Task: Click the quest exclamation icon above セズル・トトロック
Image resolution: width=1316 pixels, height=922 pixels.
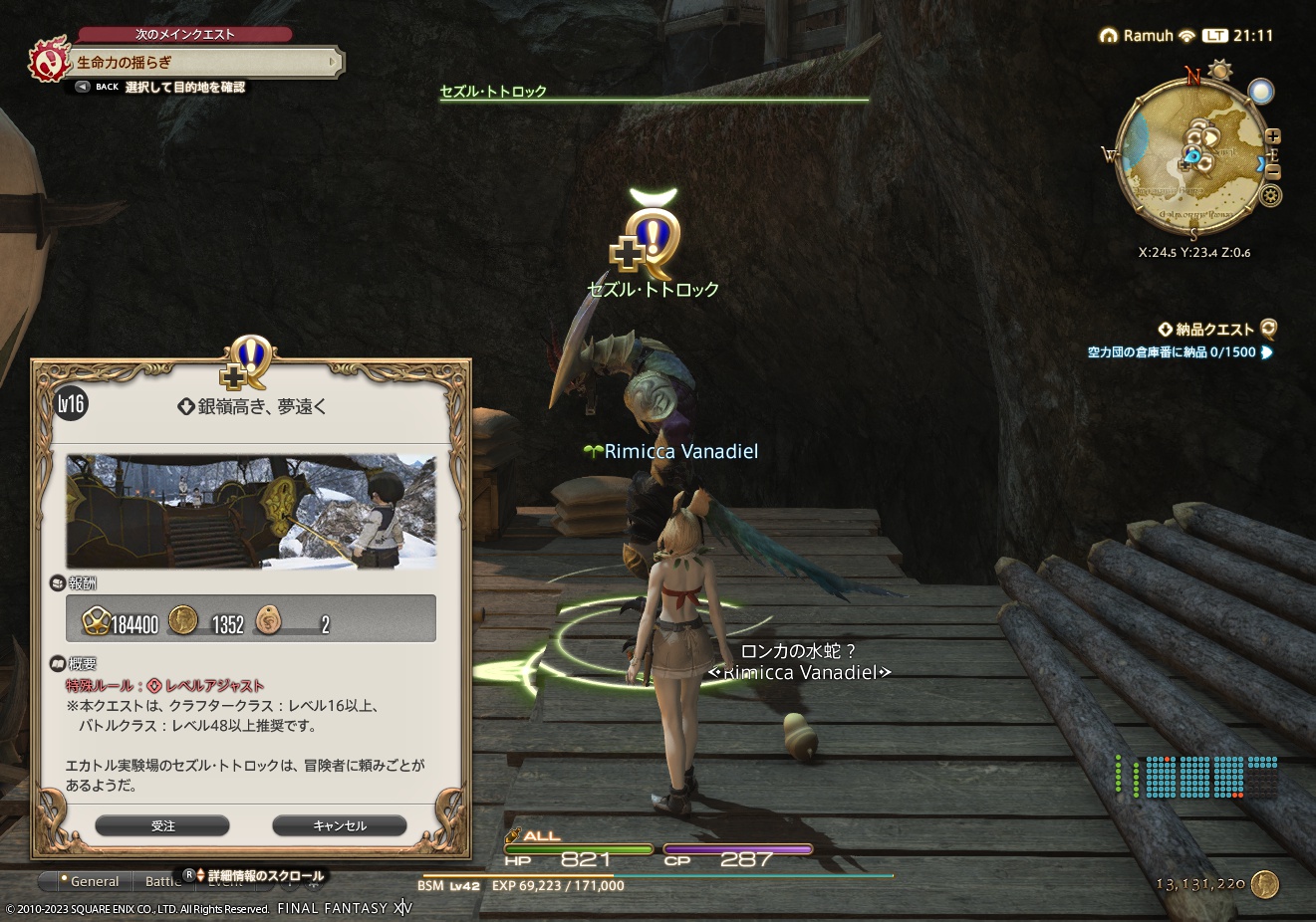Action: pos(652,237)
